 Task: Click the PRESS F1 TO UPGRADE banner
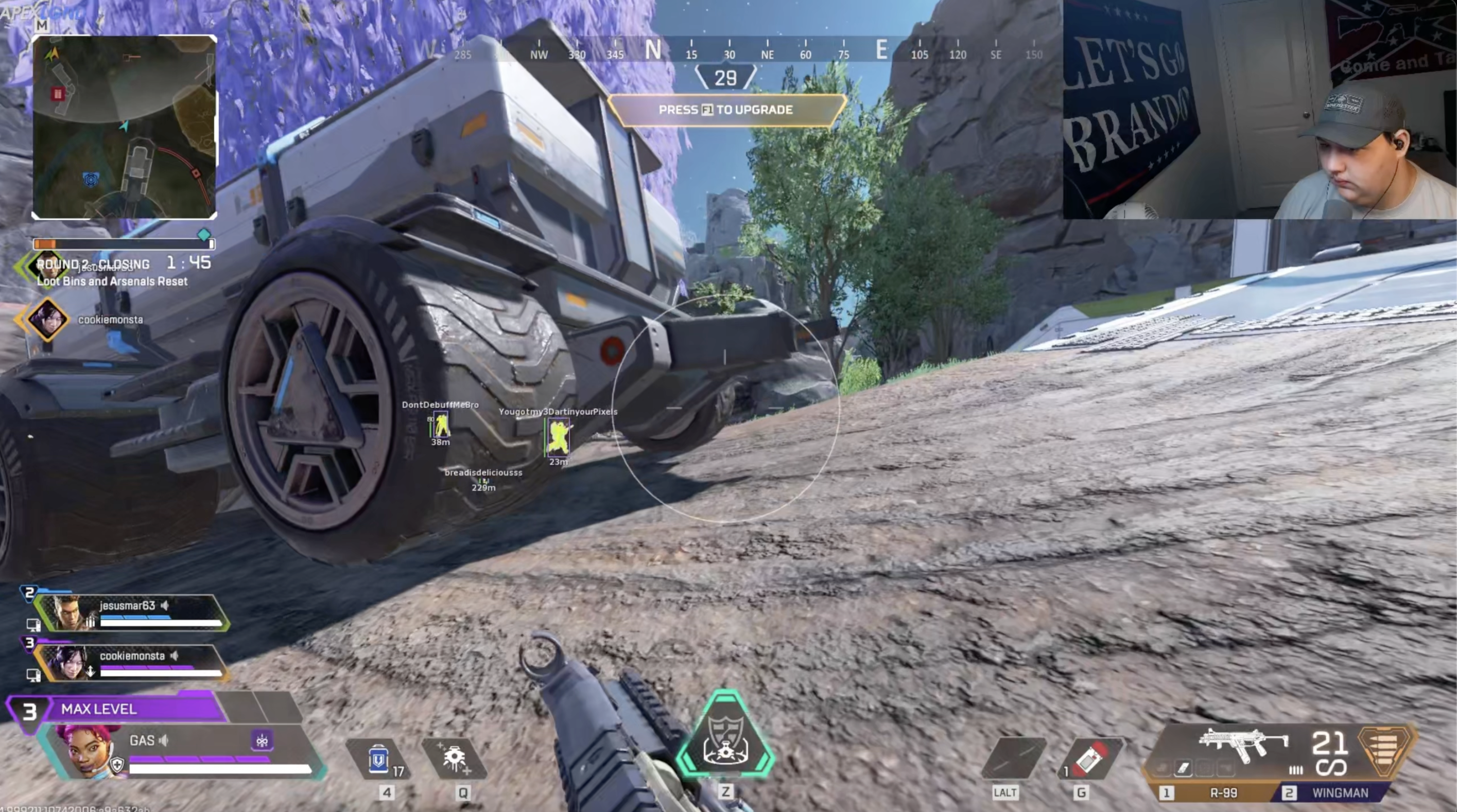pos(727,110)
